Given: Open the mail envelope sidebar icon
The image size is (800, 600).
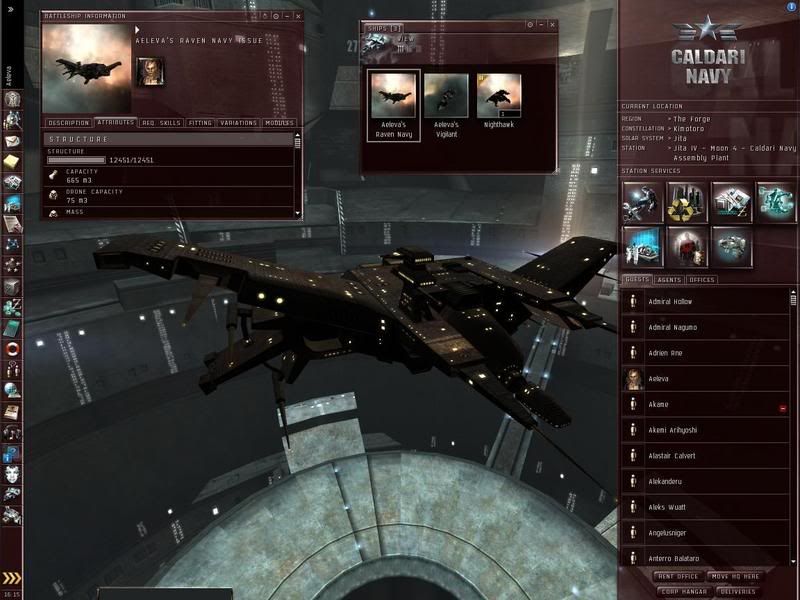Looking at the screenshot, I should [x=13, y=142].
